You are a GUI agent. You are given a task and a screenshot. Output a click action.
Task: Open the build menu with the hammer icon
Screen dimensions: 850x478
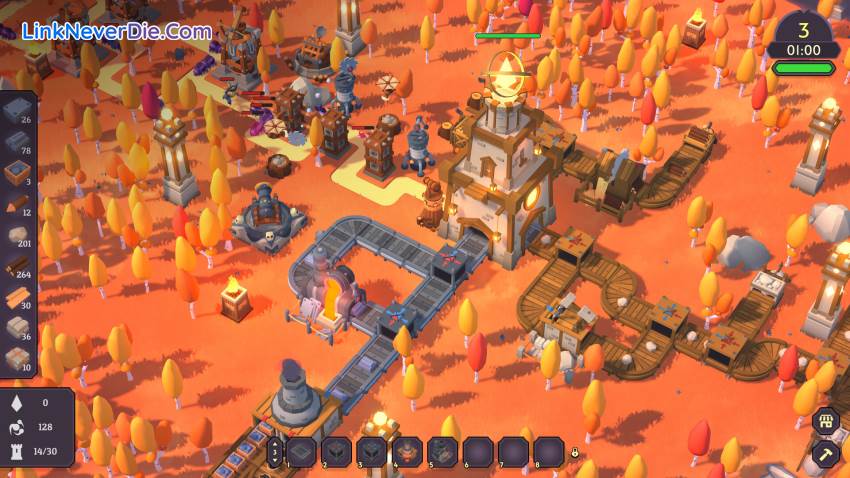[x=825, y=455]
